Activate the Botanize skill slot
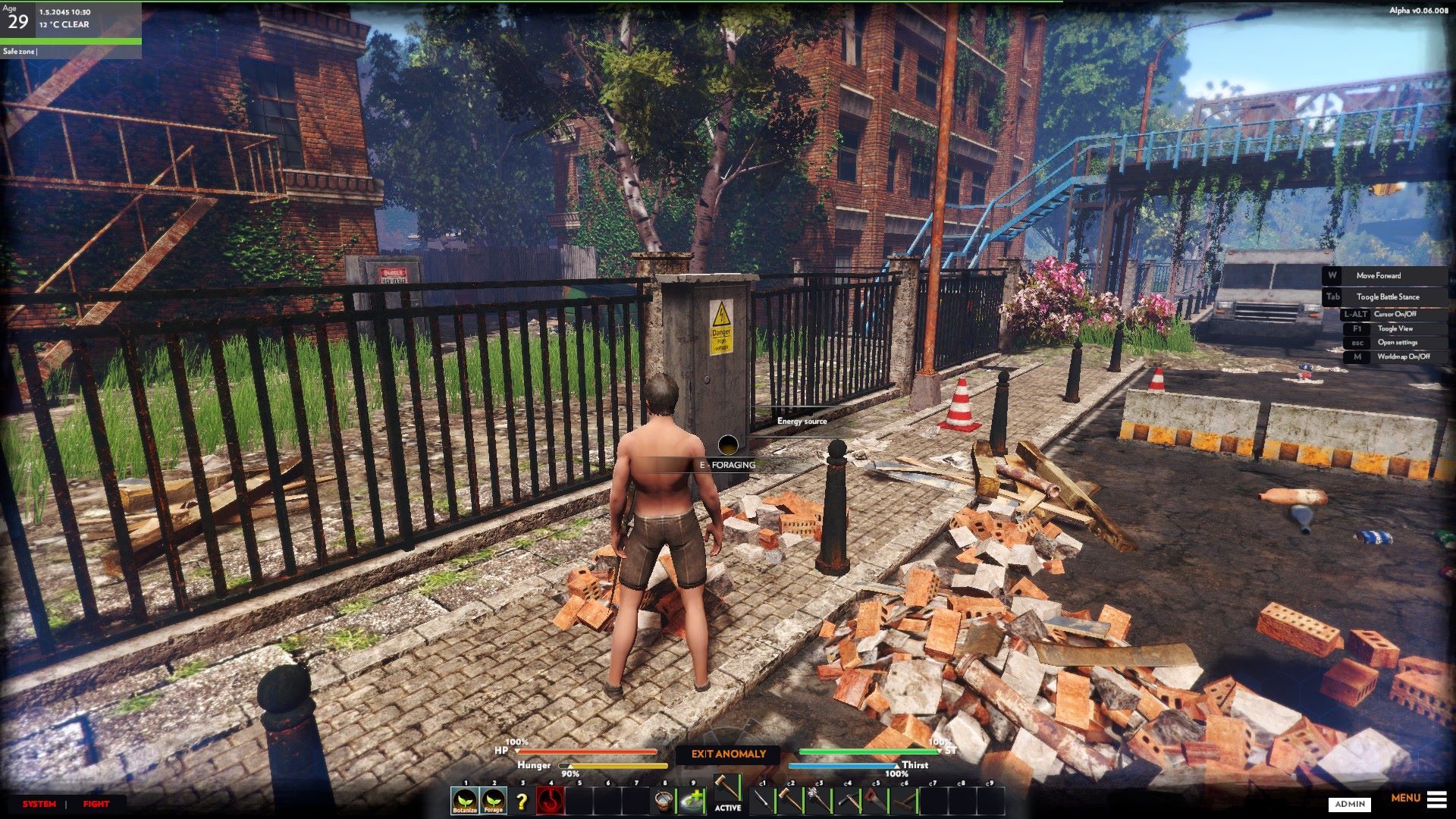1456x819 pixels. (464, 800)
